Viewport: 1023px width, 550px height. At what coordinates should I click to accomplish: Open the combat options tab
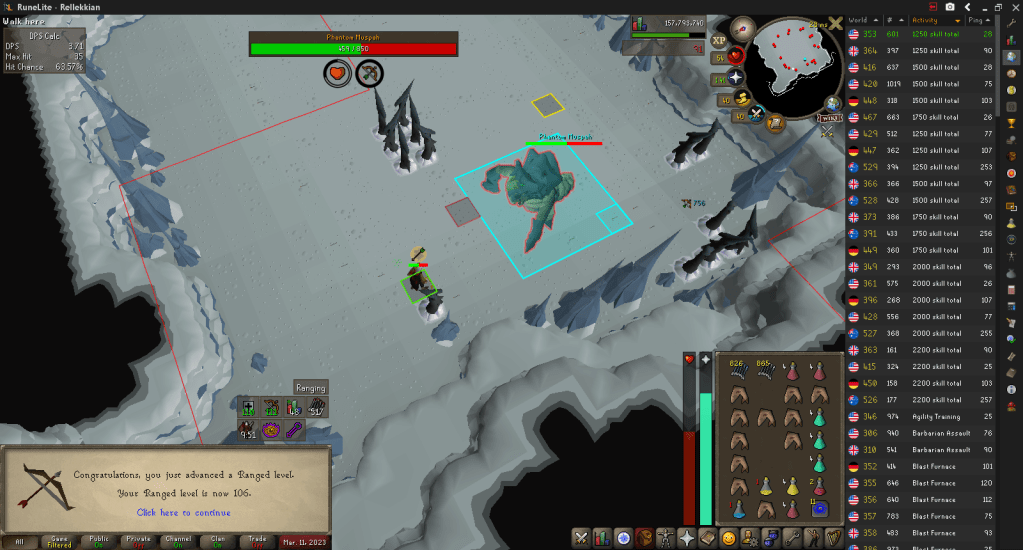tap(580, 538)
